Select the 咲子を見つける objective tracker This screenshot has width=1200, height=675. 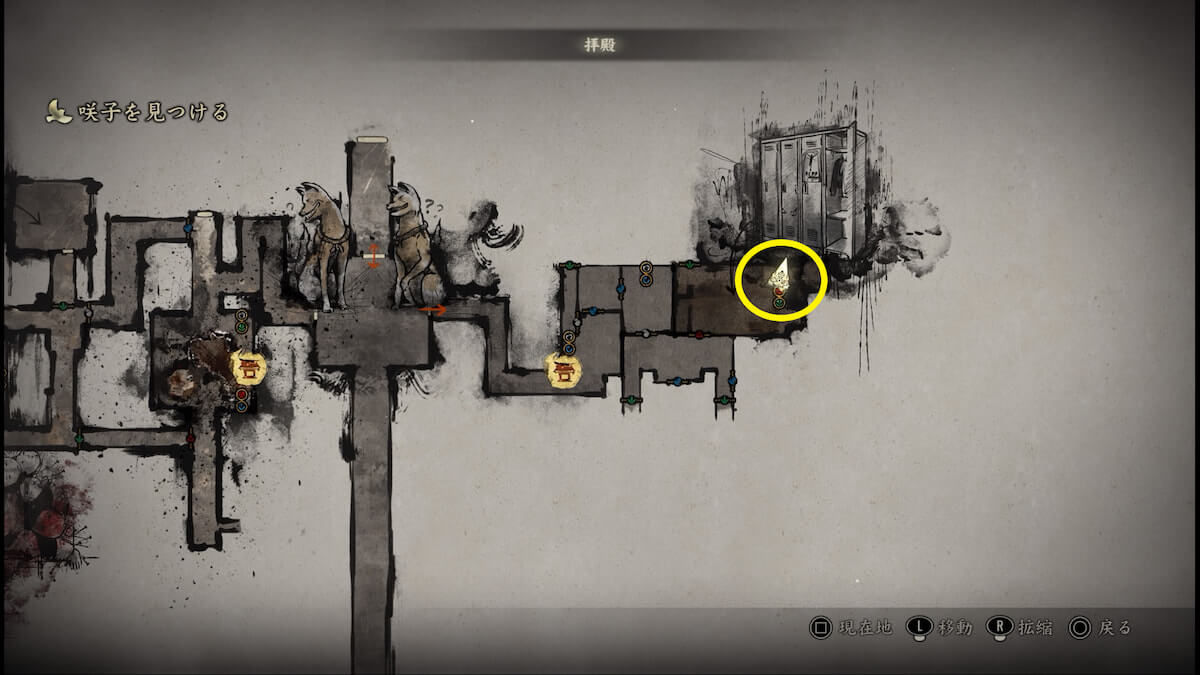[x=140, y=112]
